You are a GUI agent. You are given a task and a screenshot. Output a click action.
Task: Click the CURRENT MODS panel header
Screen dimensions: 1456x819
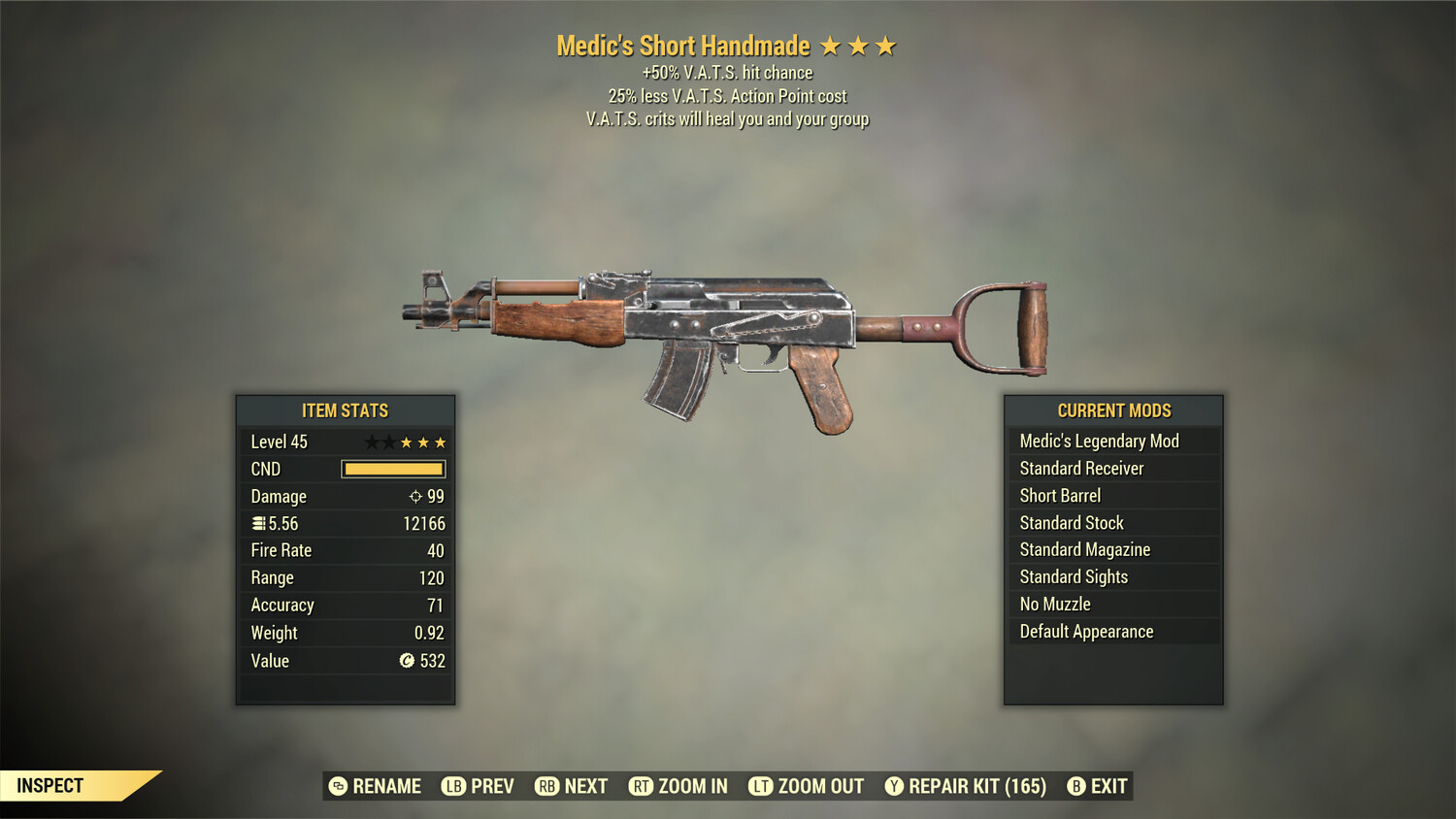(x=1112, y=410)
